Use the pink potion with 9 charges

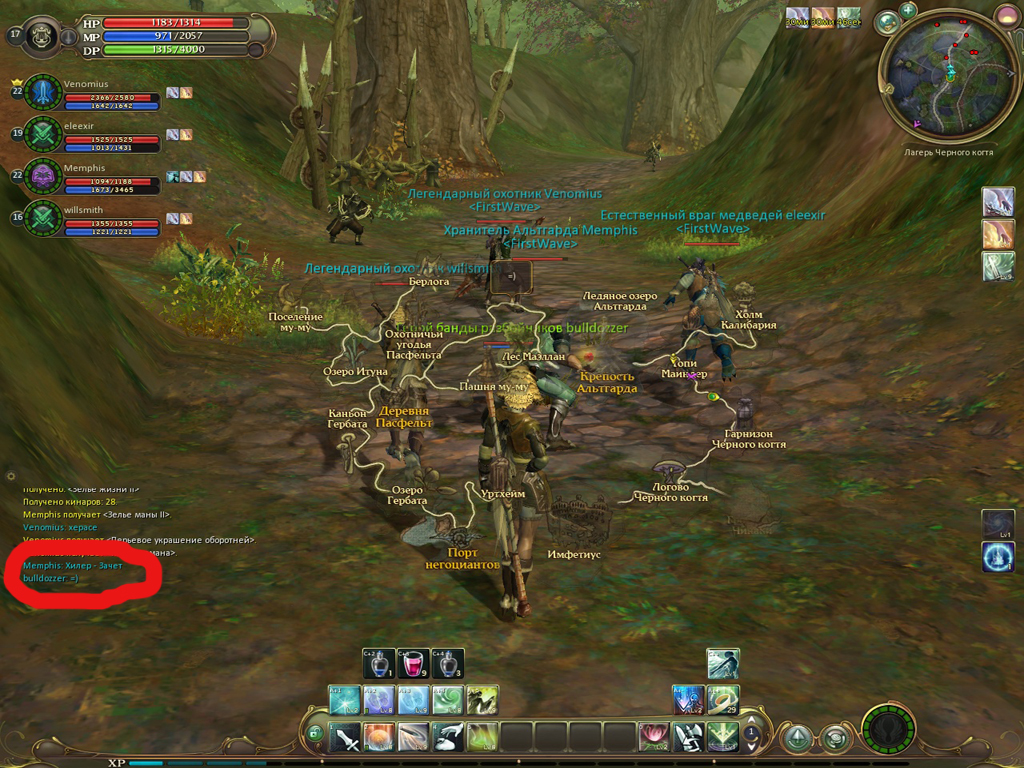point(413,664)
